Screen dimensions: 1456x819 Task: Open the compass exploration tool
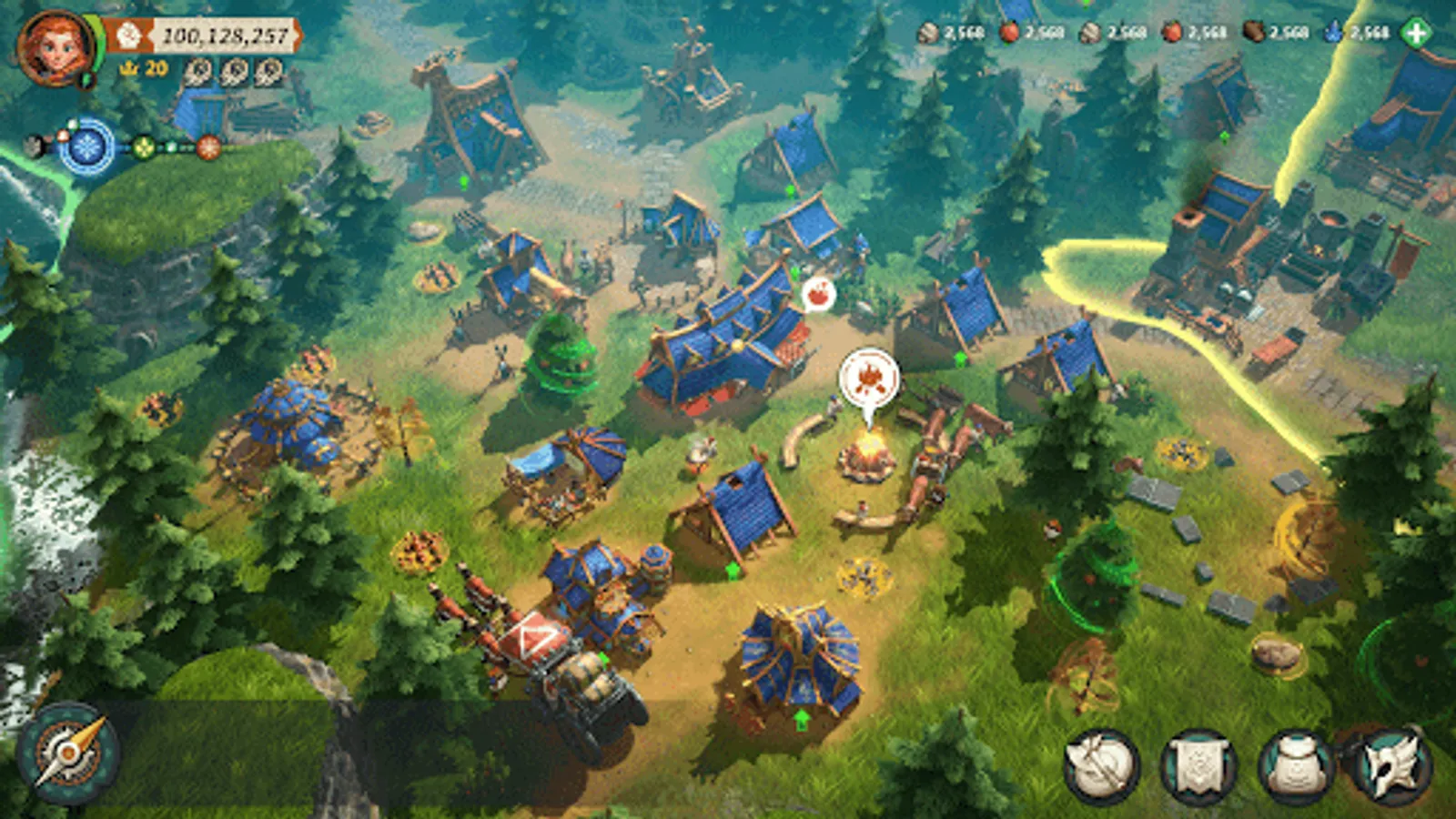click(68, 755)
